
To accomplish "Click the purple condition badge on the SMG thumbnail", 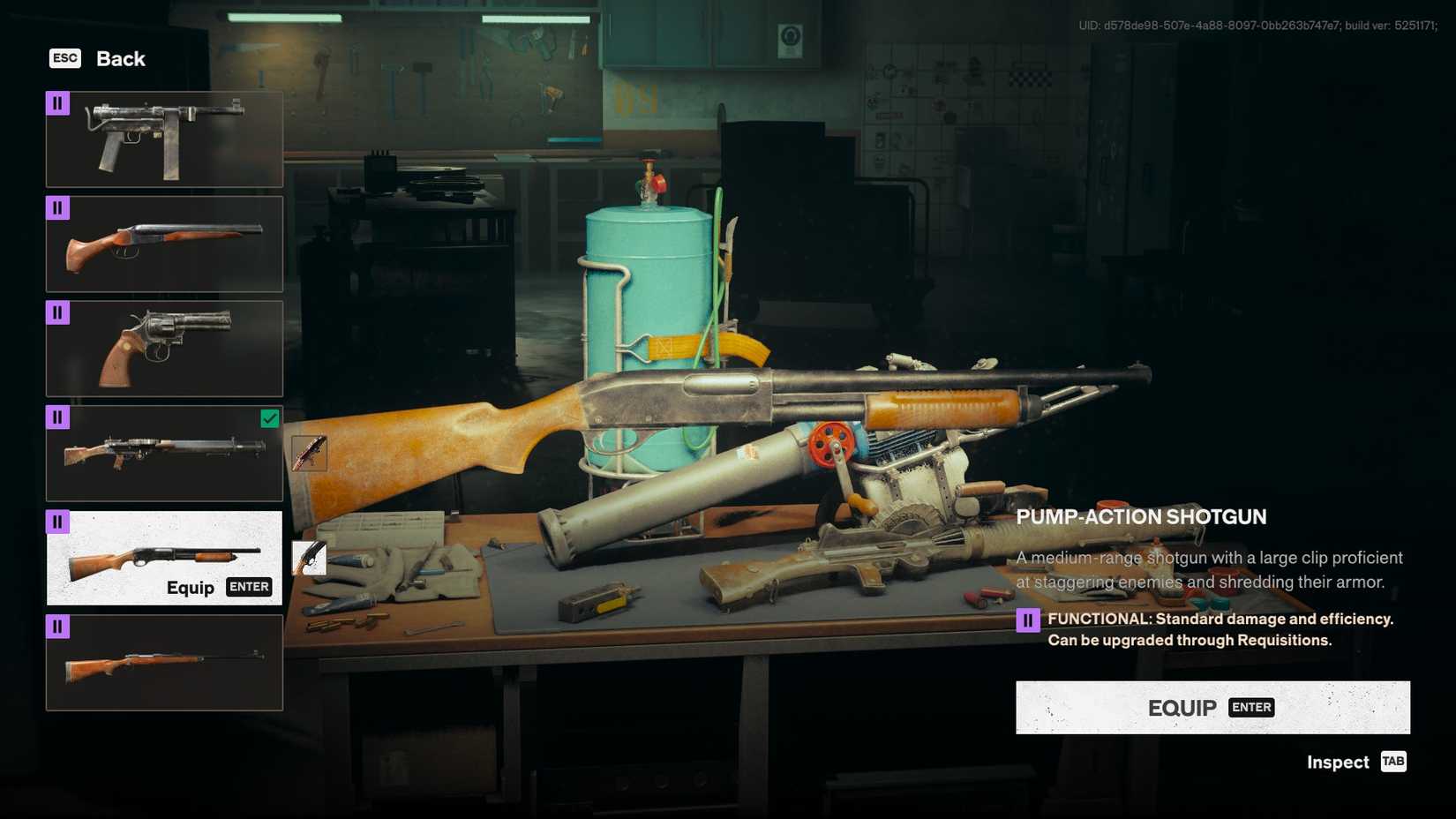I will 57,103.
